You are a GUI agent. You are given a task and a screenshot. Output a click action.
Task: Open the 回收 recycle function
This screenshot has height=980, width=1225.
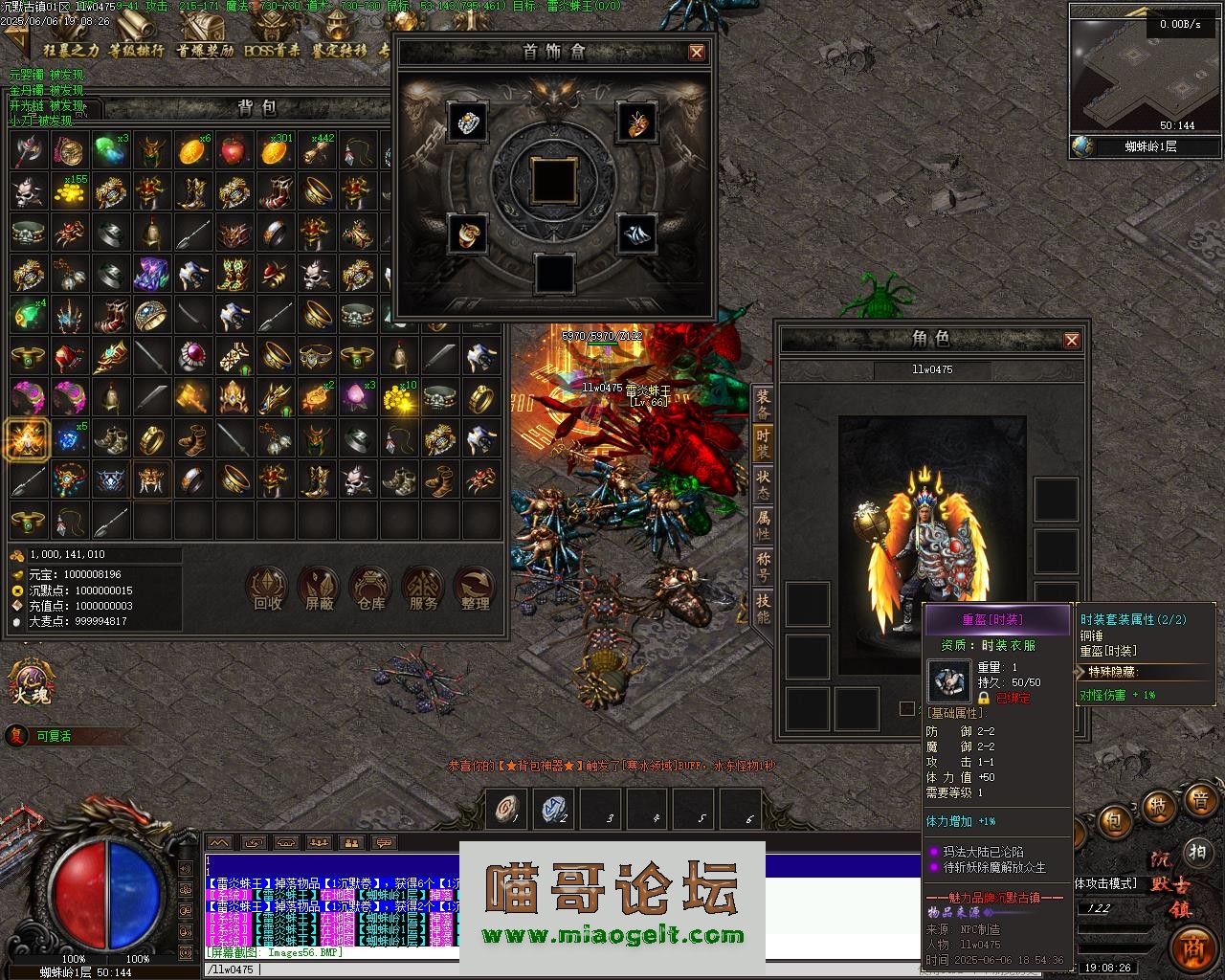[267, 589]
